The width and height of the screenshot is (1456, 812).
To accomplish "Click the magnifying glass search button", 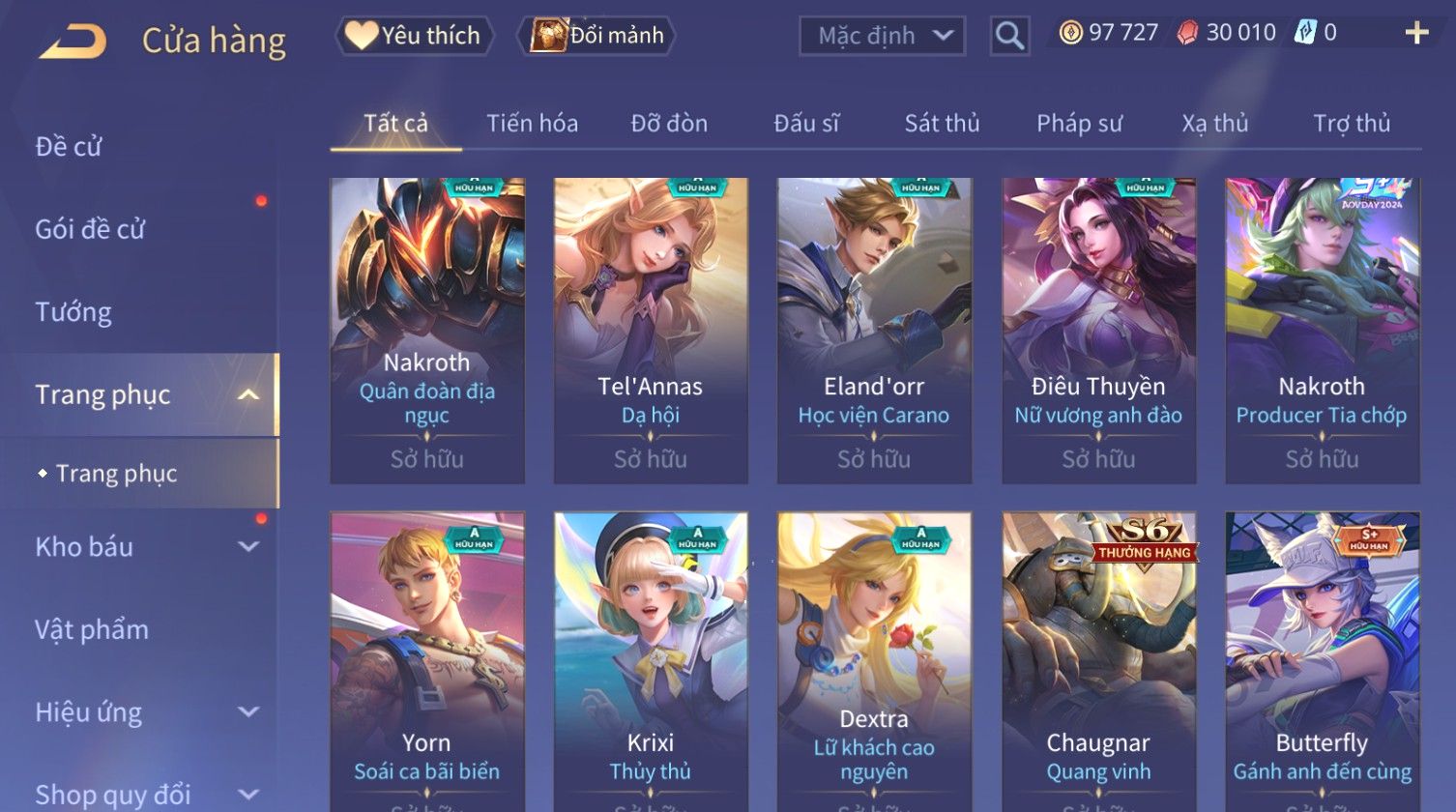I will pos(1009,36).
